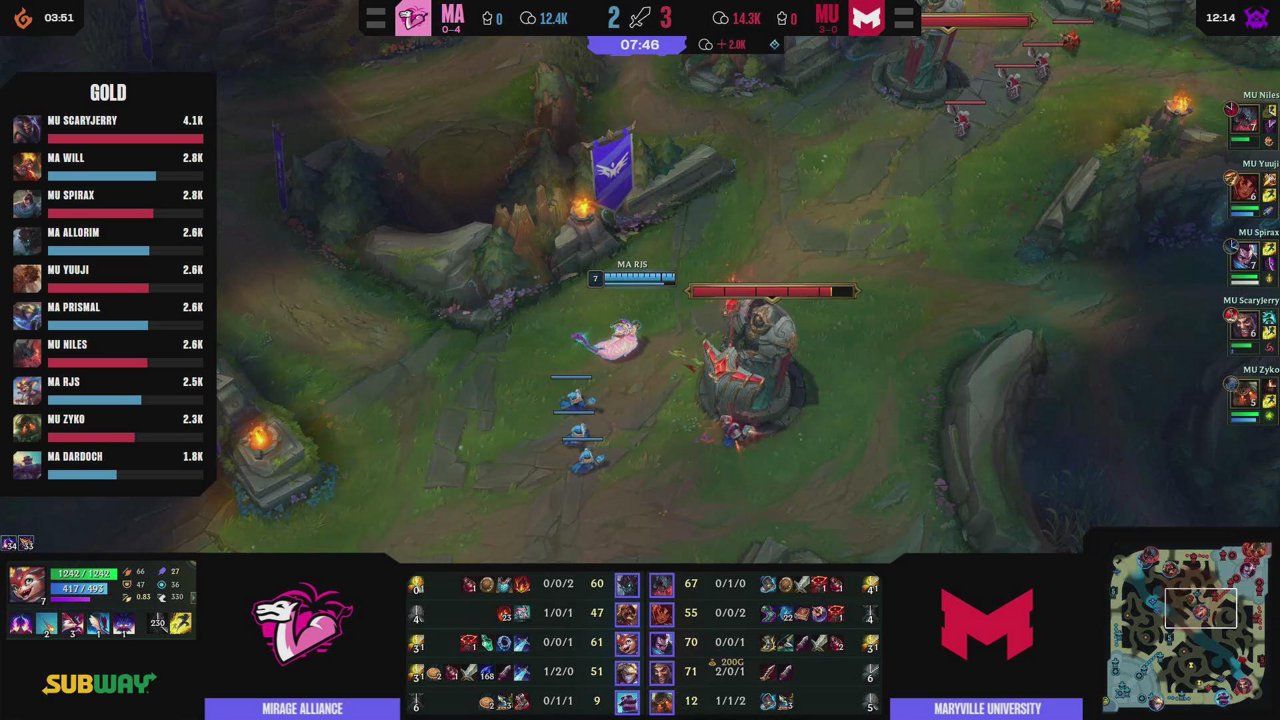
Task: Click the purple league icon beside the 12:14 timer
Action: 1258,16
